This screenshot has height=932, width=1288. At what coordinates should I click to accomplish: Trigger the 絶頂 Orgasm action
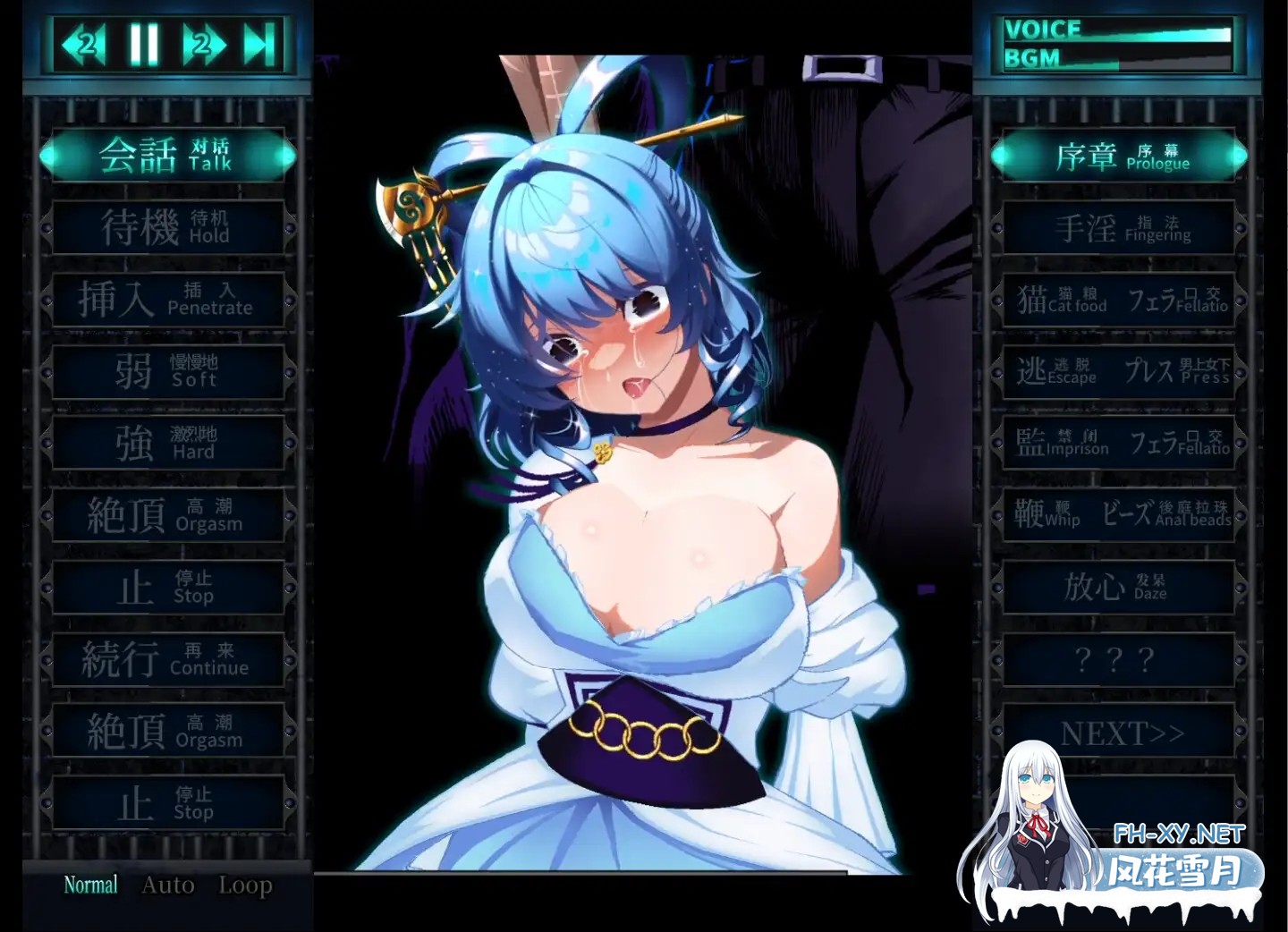click(x=168, y=514)
